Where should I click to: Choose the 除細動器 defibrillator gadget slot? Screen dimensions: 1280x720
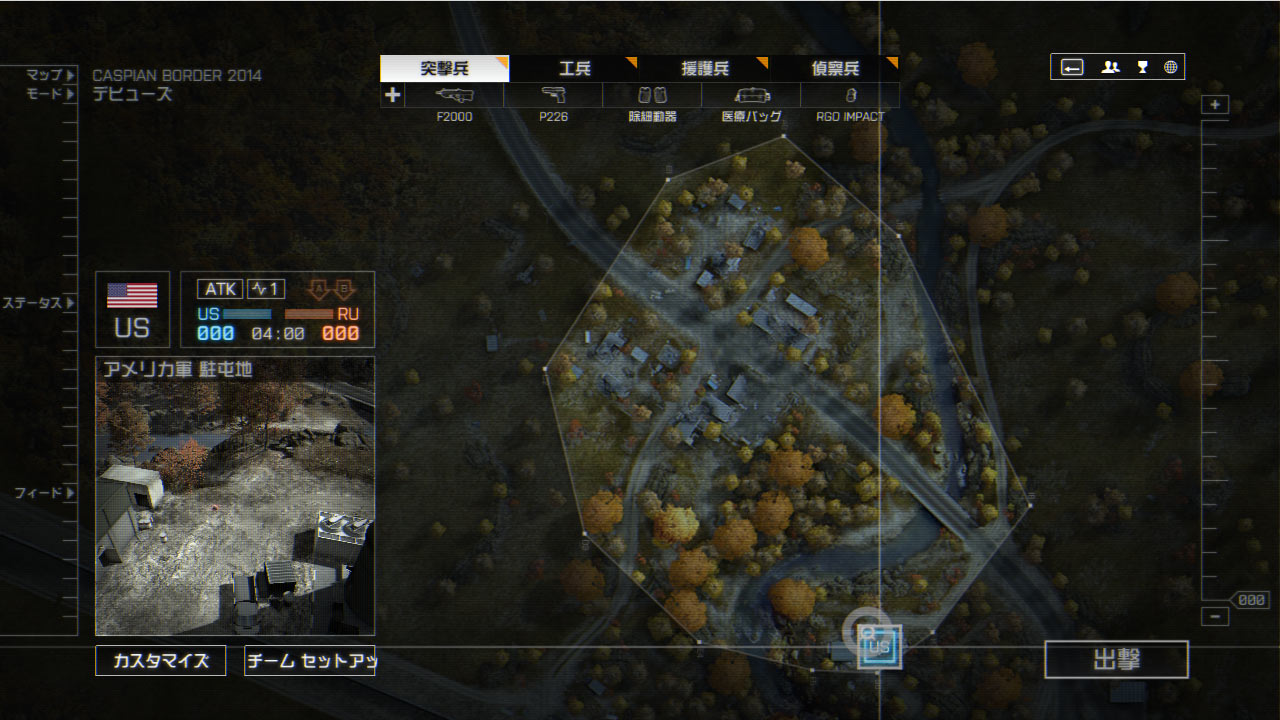[x=652, y=96]
